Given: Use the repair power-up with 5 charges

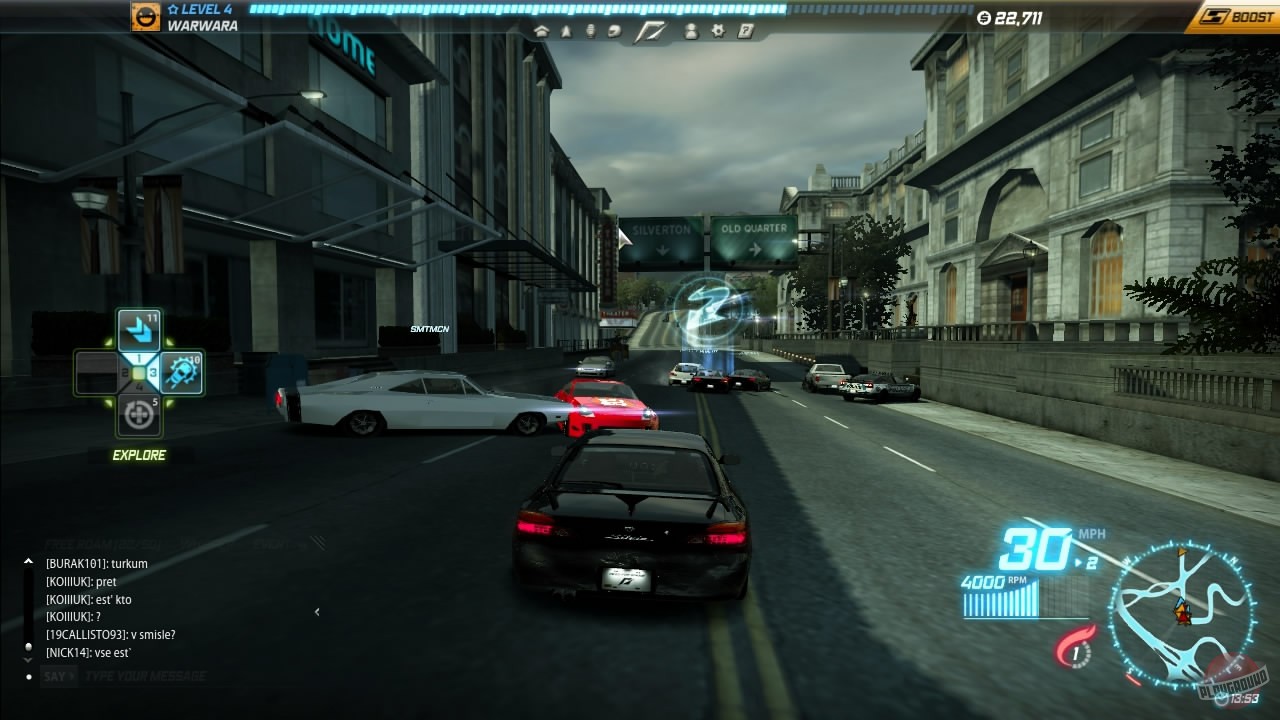Looking at the screenshot, I should pyautogui.click(x=139, y=412).
